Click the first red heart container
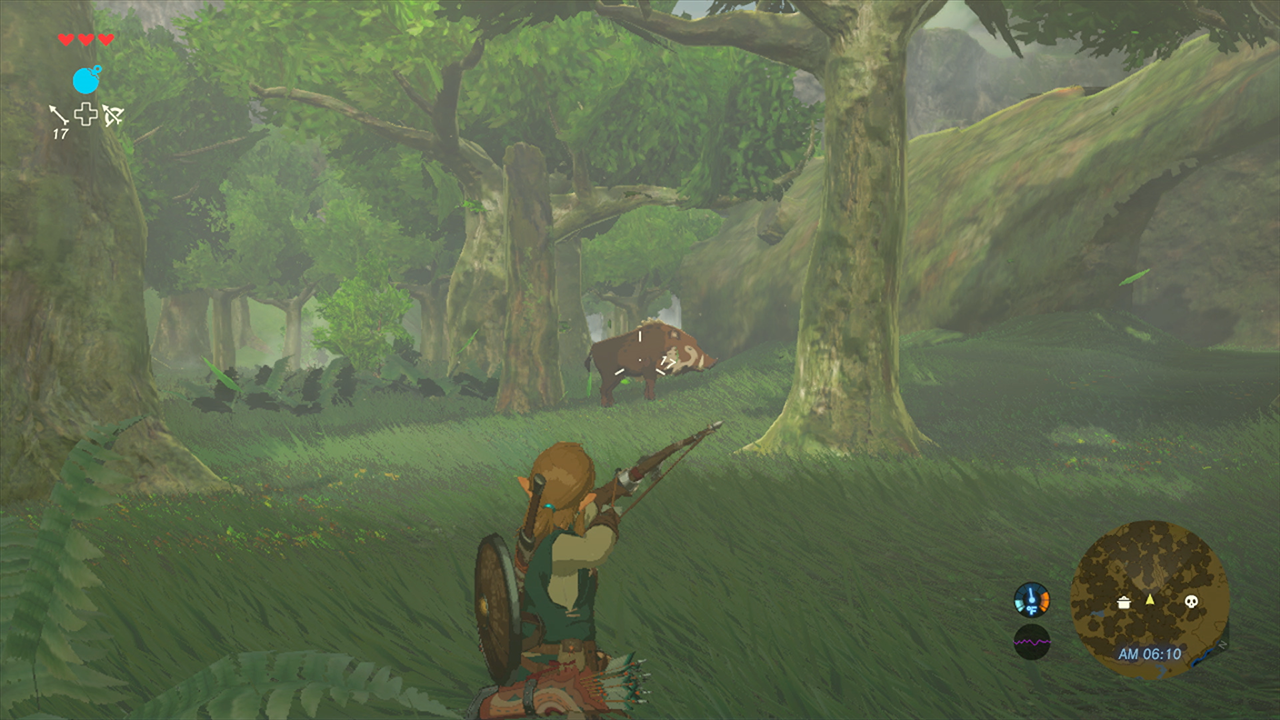The height and width of the screenshot is (720, 1280). 65,39
